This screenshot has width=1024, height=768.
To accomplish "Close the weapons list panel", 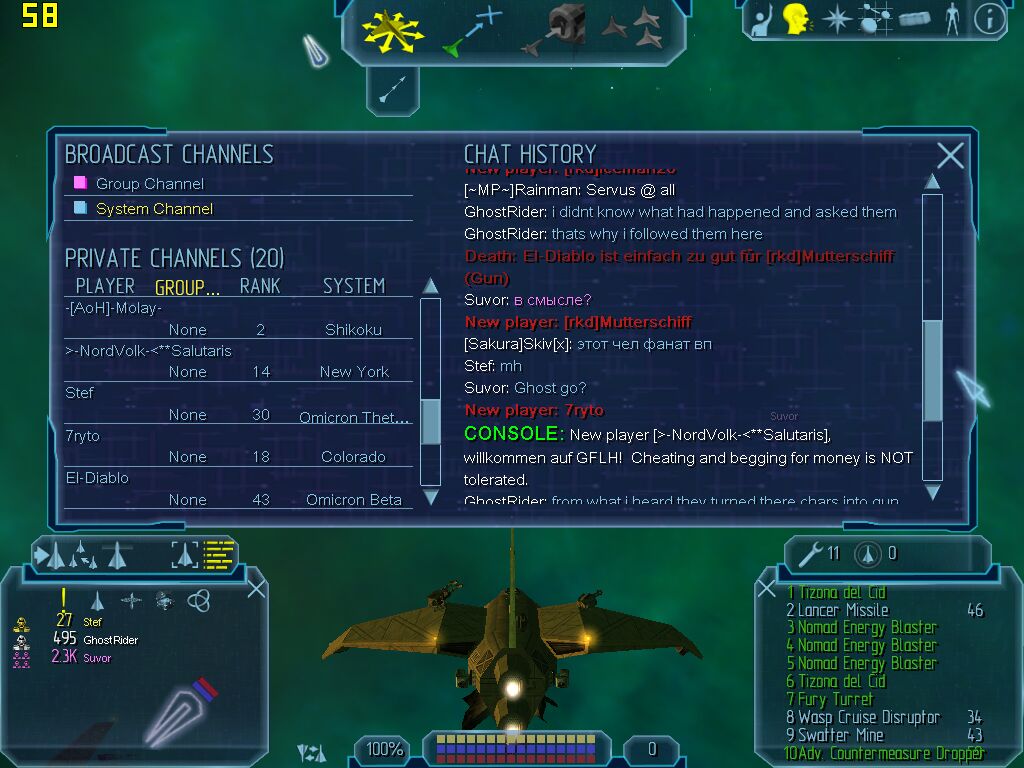I will click(x=767, y=589).
